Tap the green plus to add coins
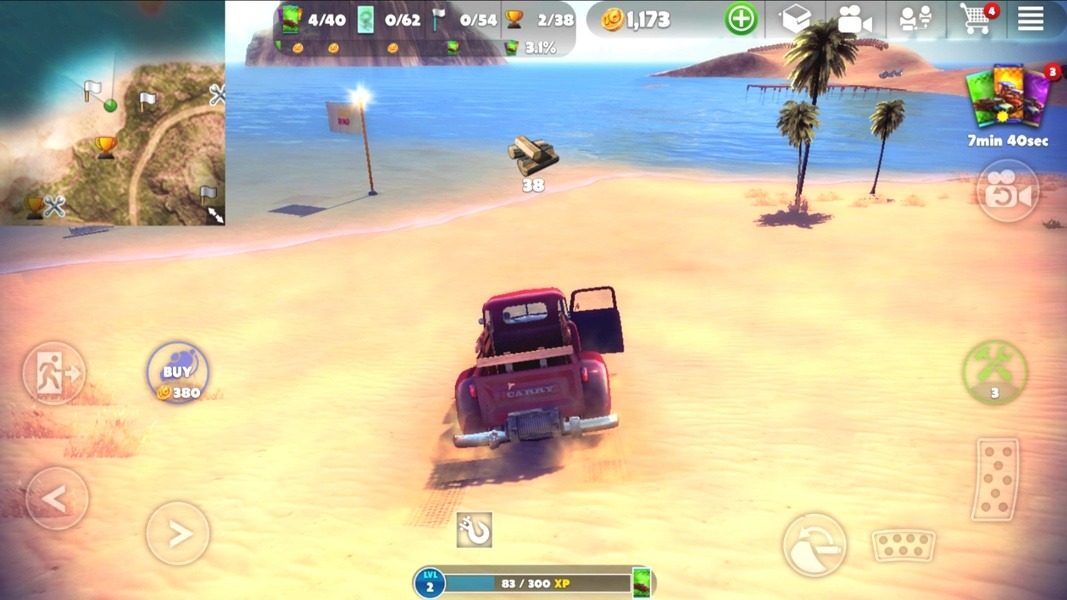Image resolution: width=1067 pixels, height=600 pixels. [x=741, y=19]
